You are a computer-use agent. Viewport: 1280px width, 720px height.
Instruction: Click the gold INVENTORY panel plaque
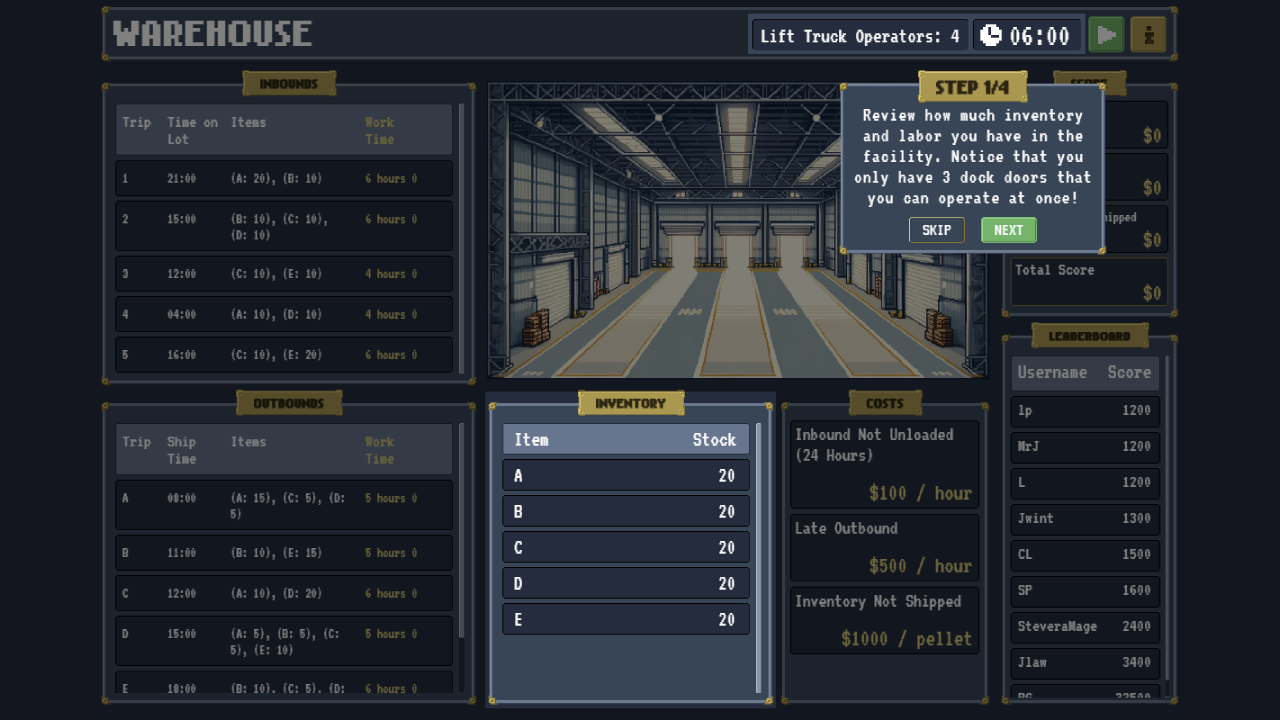(x=631, y=402)
